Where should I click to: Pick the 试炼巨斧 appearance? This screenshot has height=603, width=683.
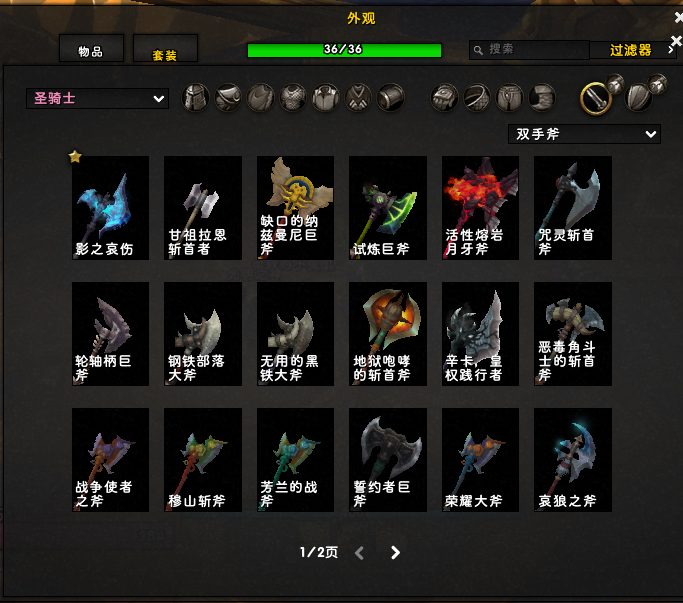[x=387, y=207]
